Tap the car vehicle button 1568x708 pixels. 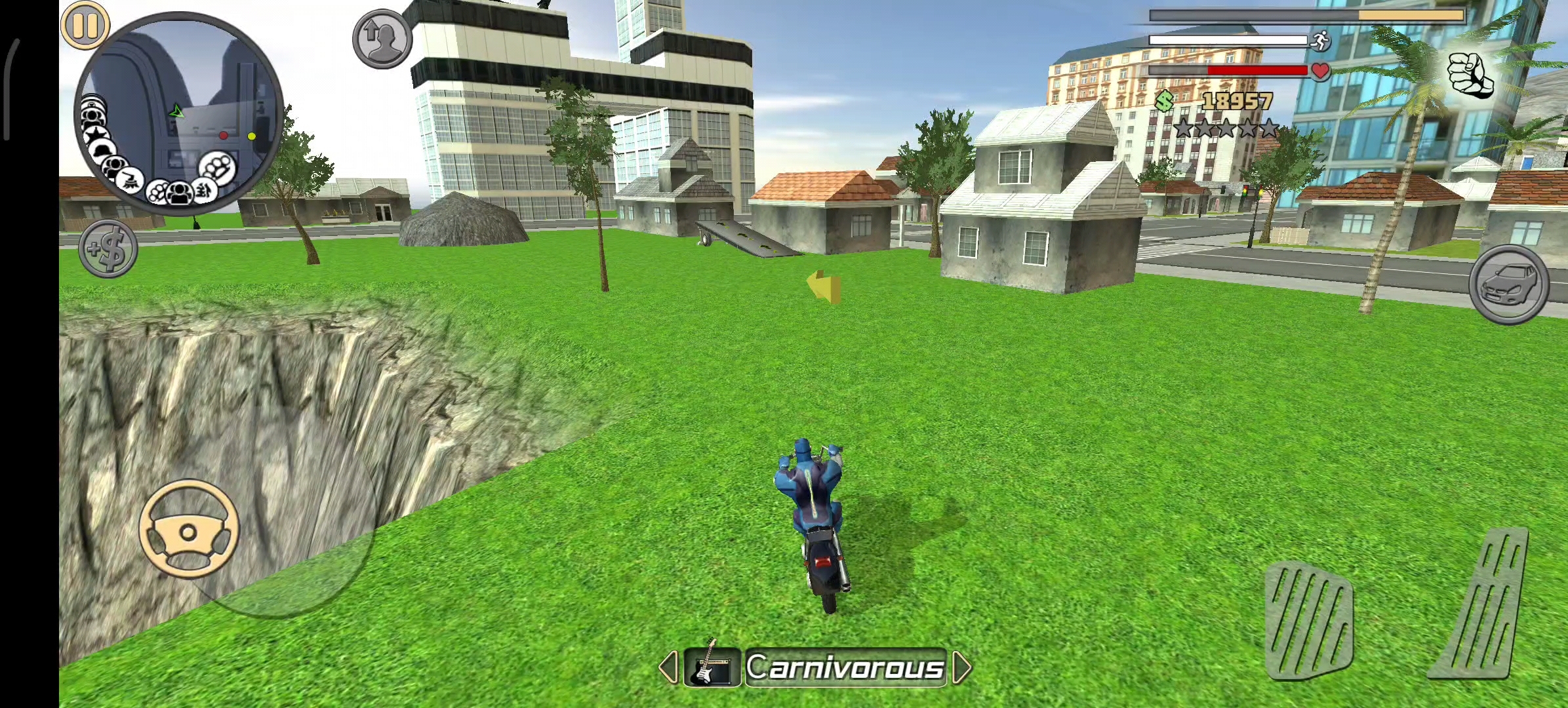1509,285
